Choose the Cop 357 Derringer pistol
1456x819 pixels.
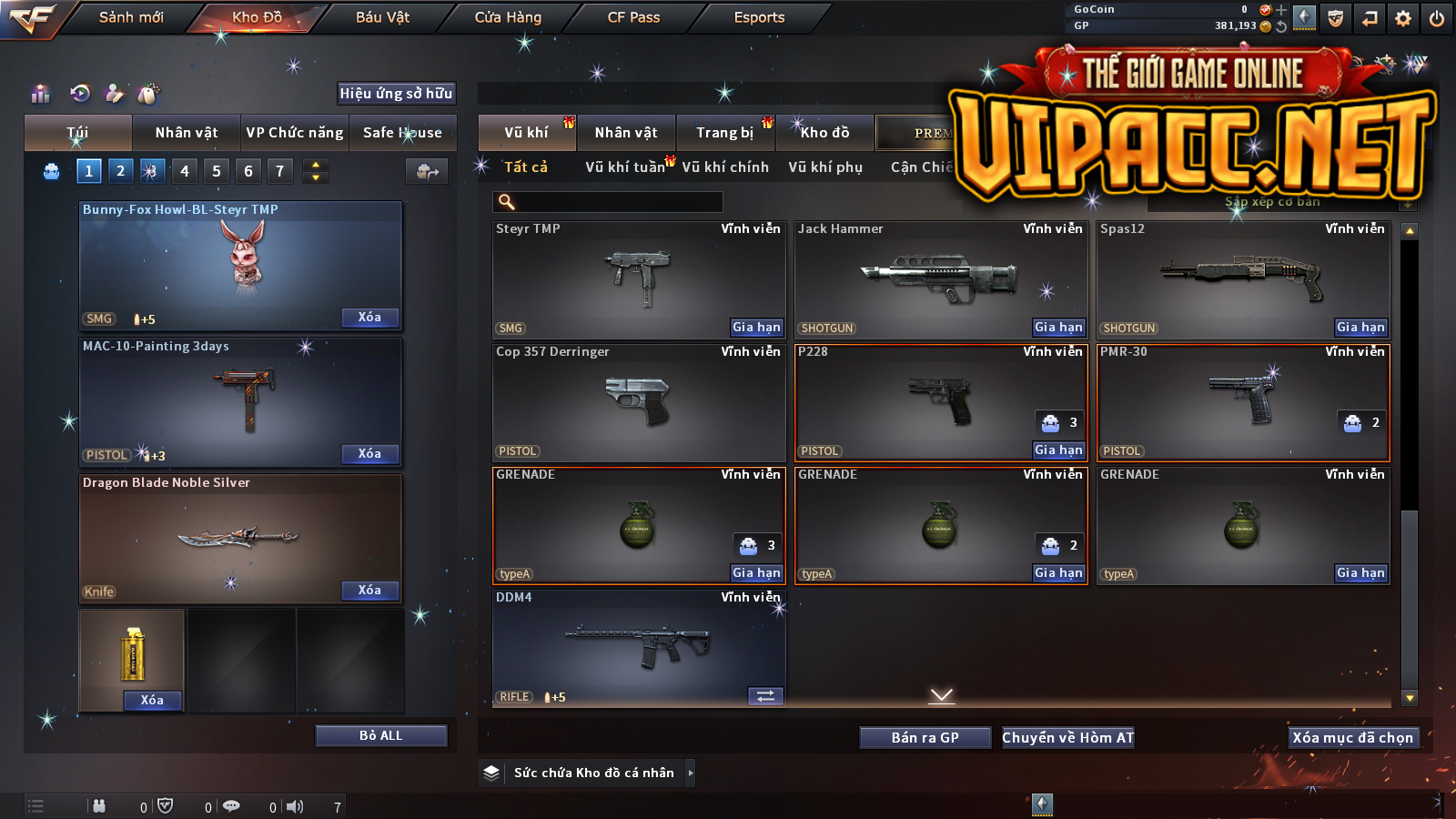click(637, 400)
